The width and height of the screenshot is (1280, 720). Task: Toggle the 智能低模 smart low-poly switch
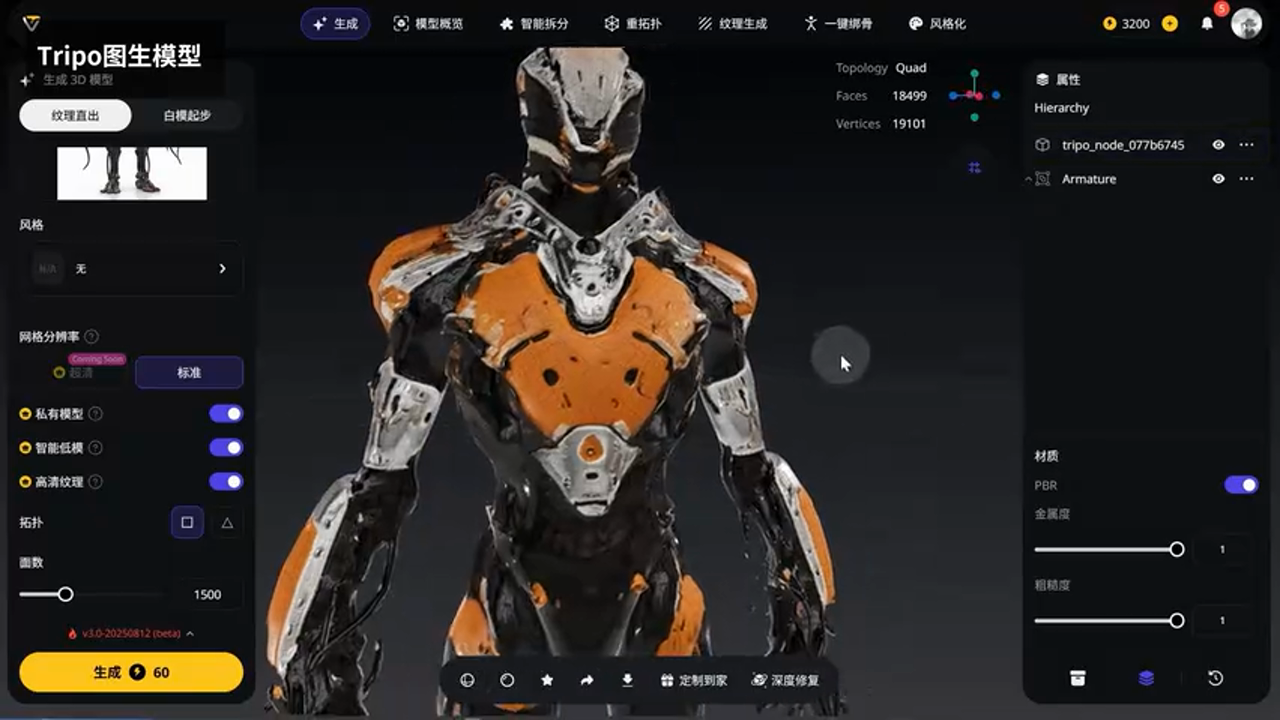226,448
